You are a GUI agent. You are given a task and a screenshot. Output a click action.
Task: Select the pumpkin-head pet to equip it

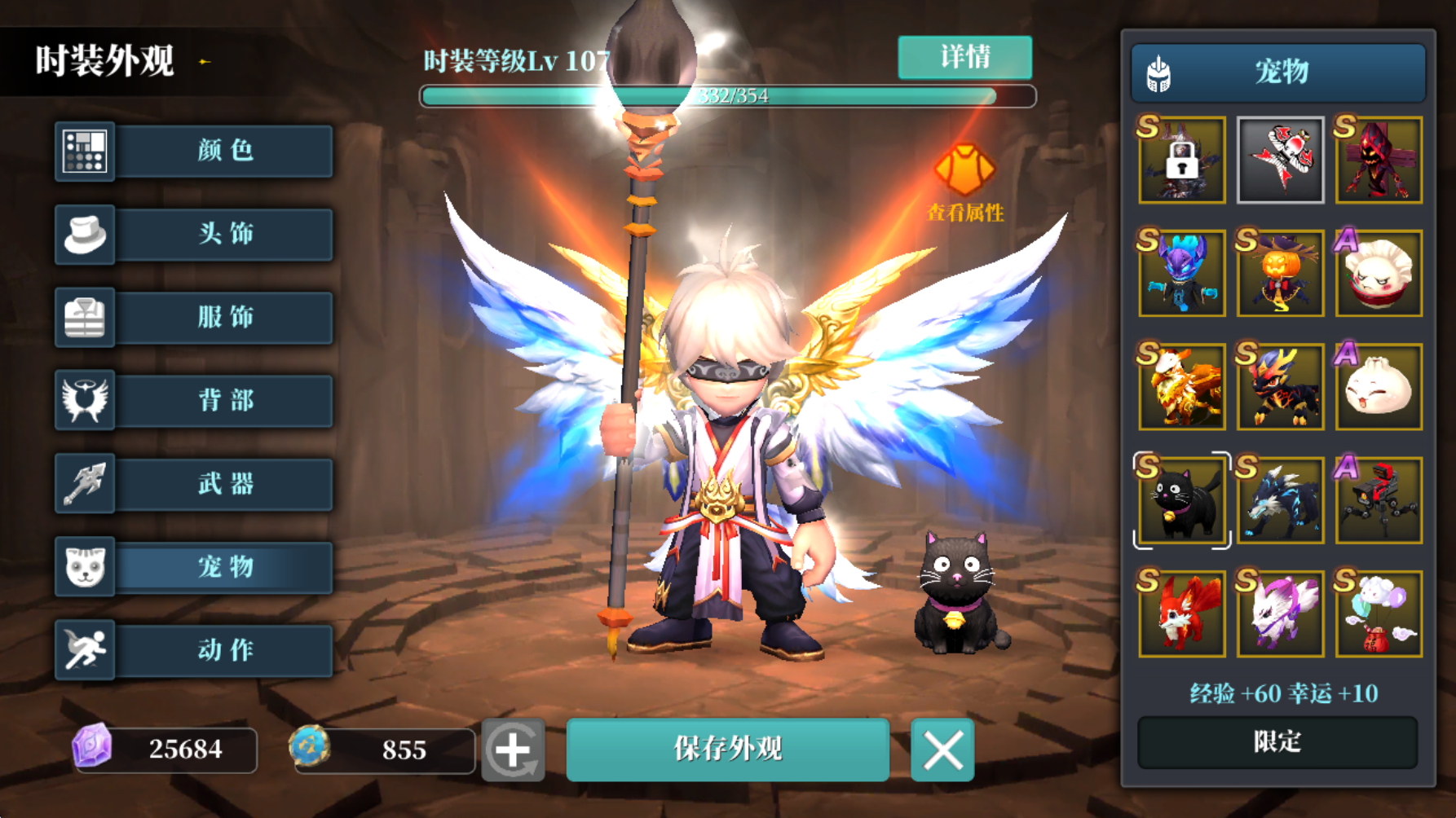[1279, 273]
